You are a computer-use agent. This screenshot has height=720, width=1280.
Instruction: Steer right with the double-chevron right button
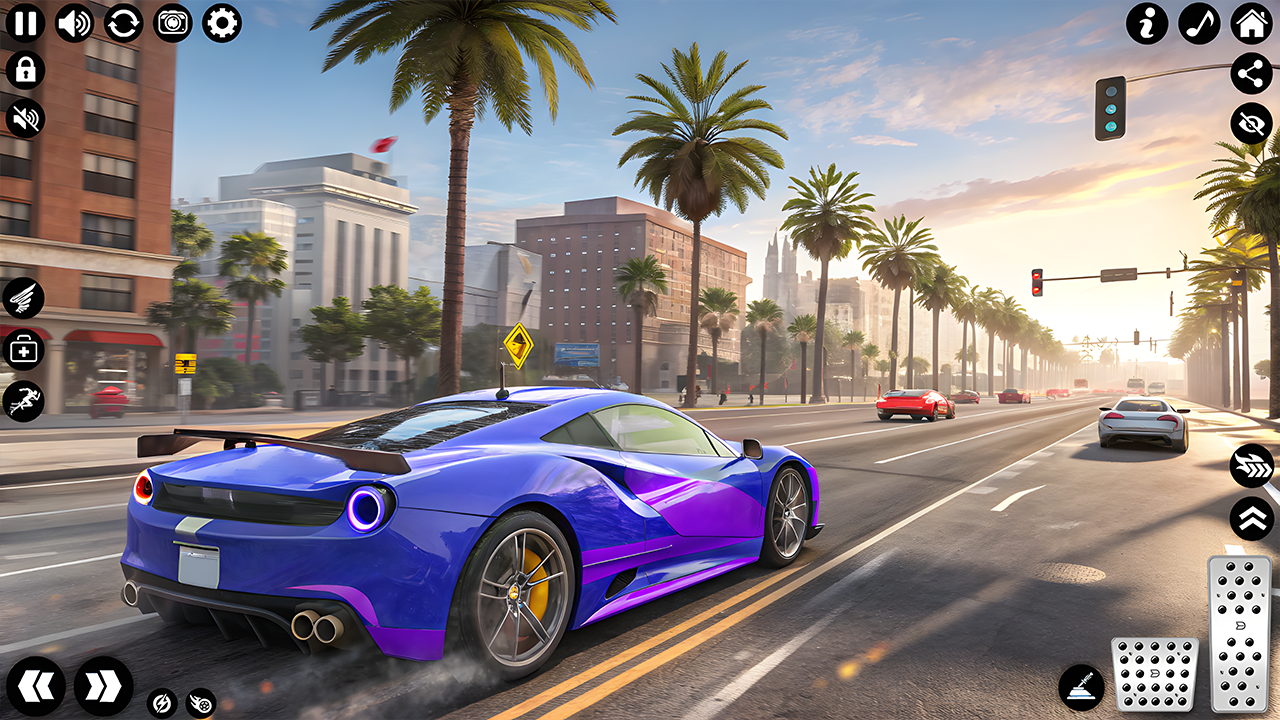coord(103,686)
